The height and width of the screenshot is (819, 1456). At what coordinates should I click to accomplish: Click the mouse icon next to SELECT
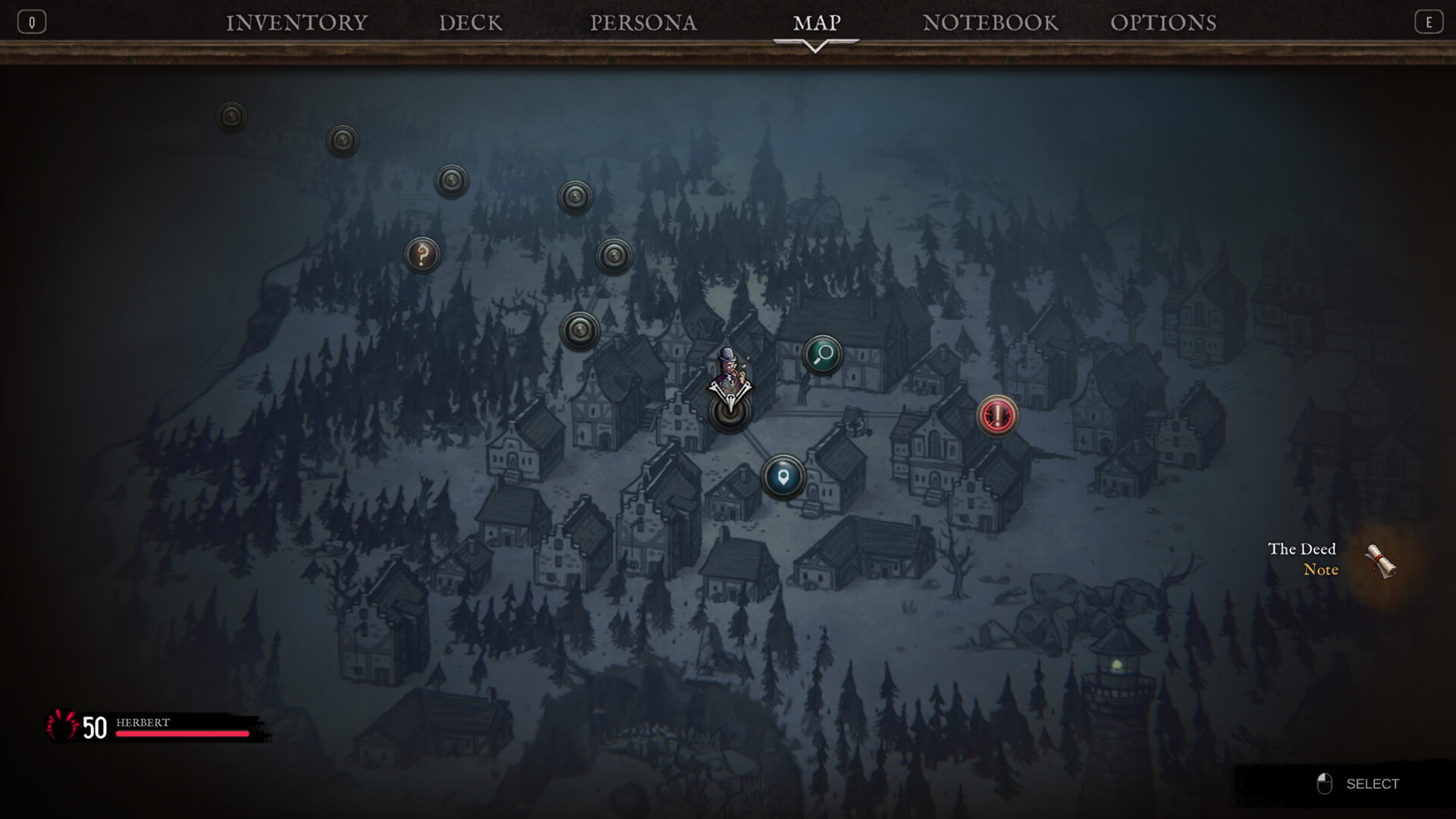1323,784
